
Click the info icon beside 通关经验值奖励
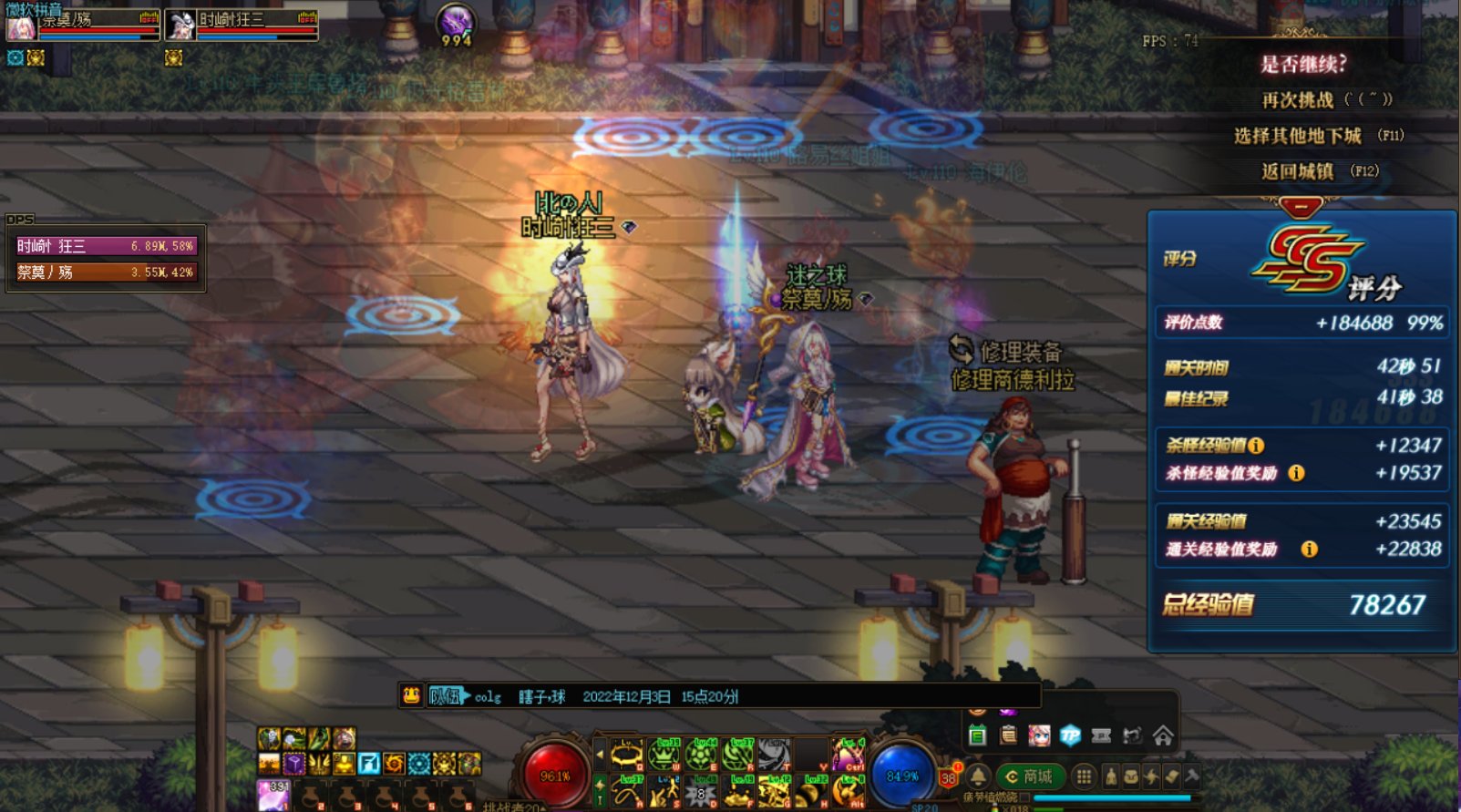(x=1309, y=549)
